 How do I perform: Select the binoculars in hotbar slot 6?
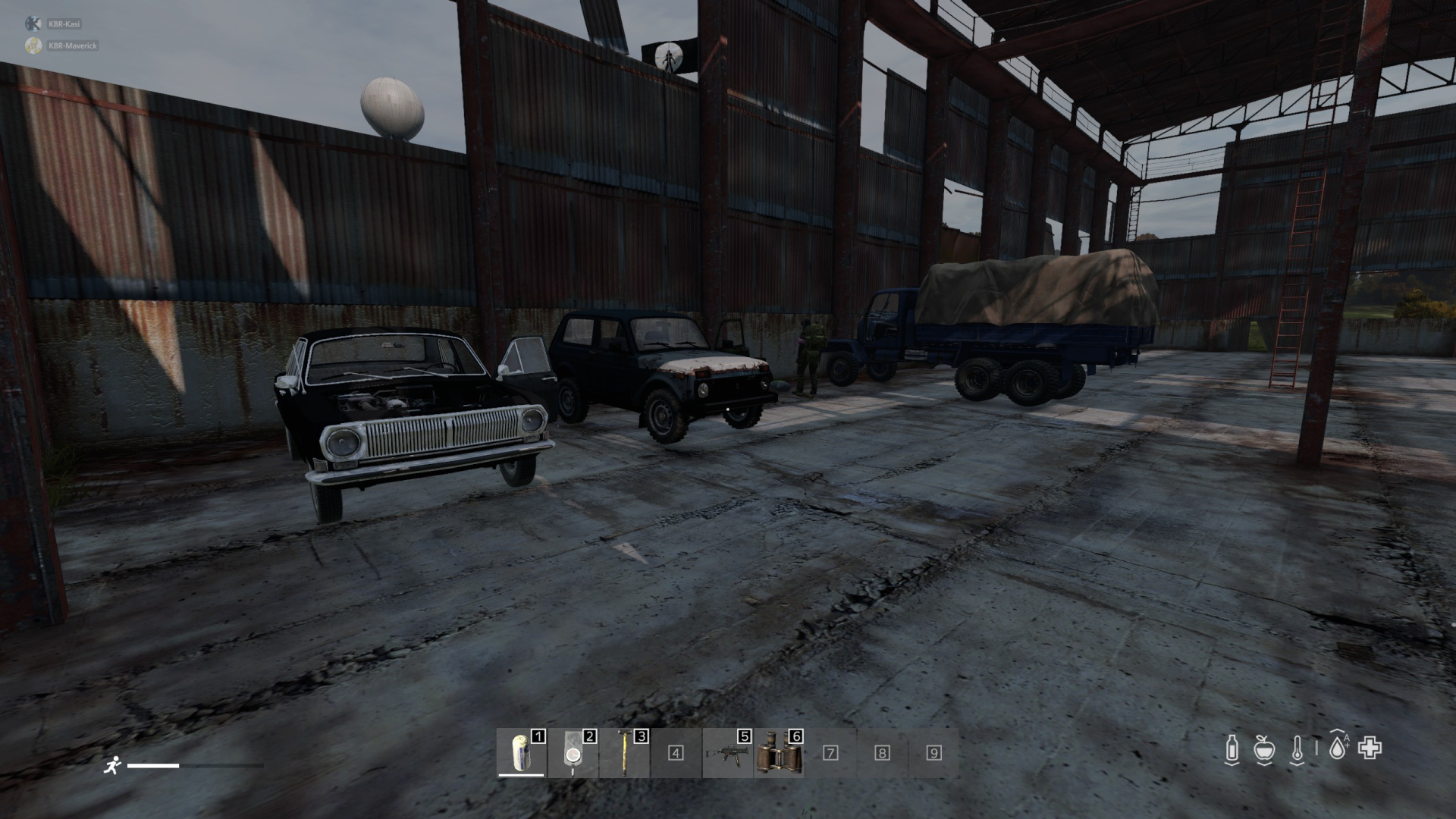pos(779,753)
